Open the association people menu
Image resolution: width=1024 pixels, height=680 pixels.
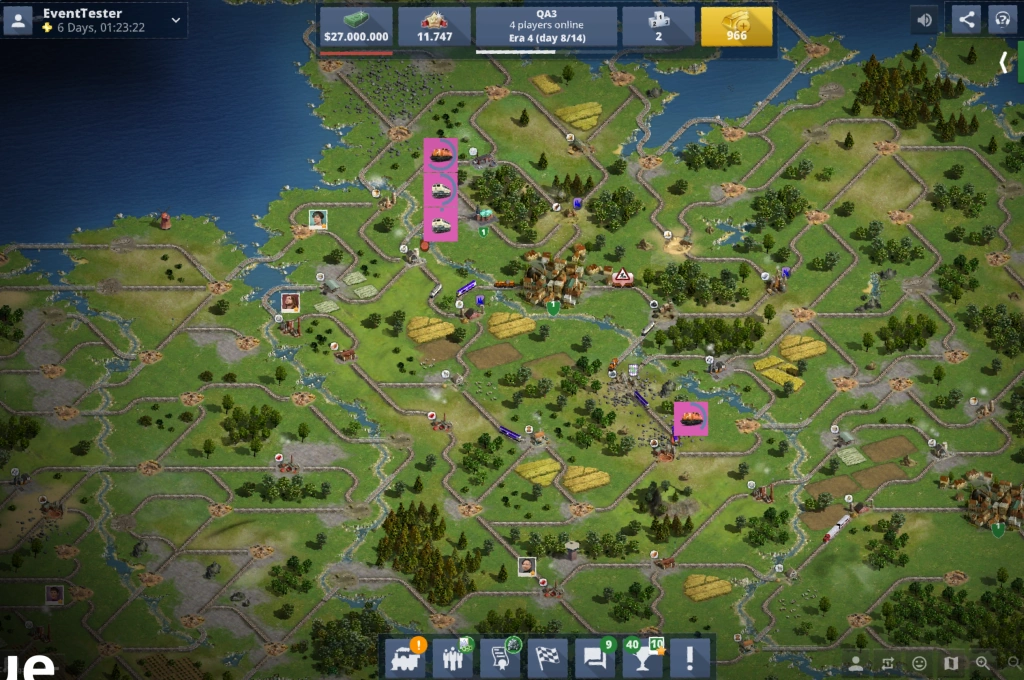(x=452, y=658)
